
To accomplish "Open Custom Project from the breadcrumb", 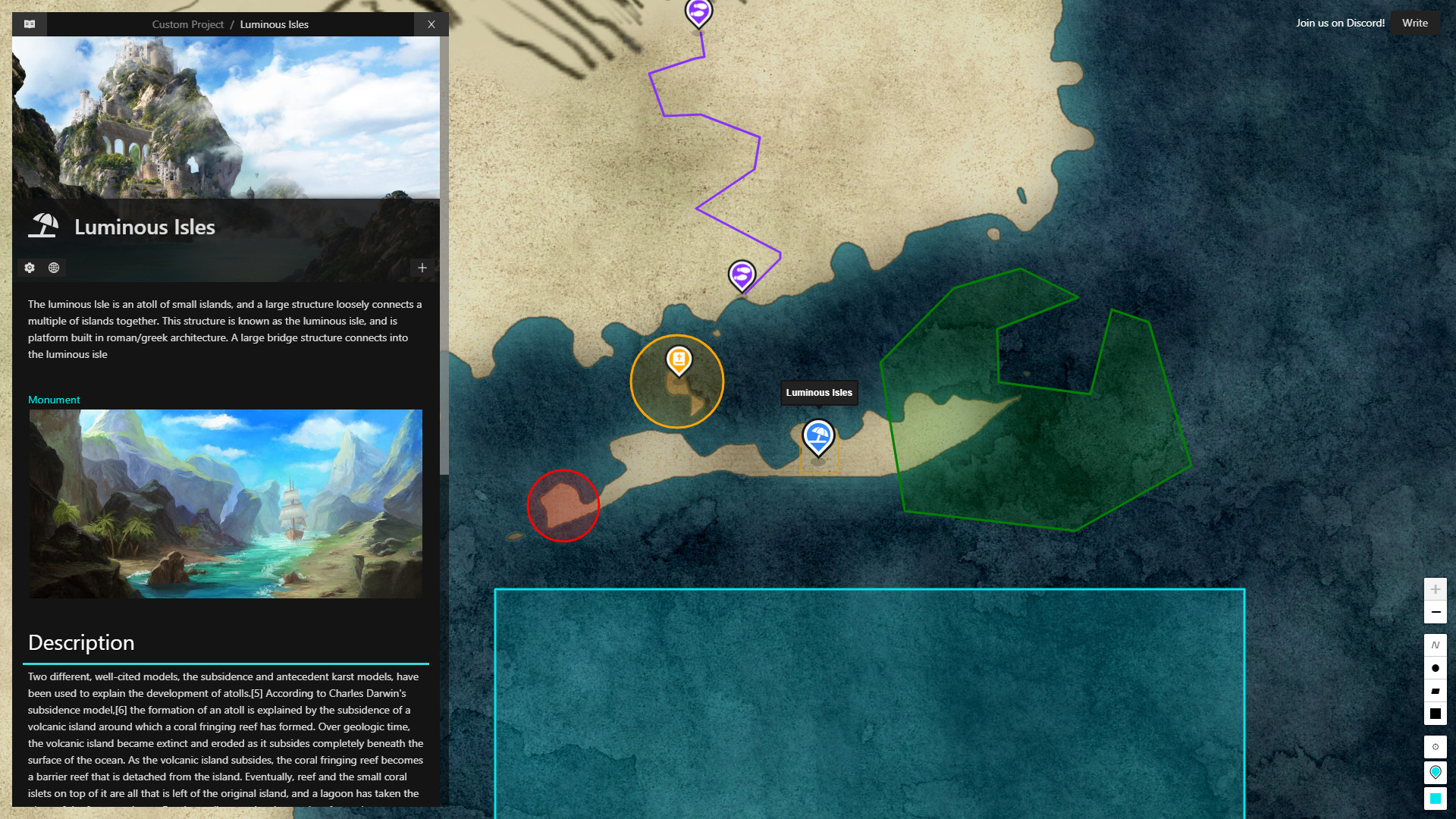I will pos(187,24).
